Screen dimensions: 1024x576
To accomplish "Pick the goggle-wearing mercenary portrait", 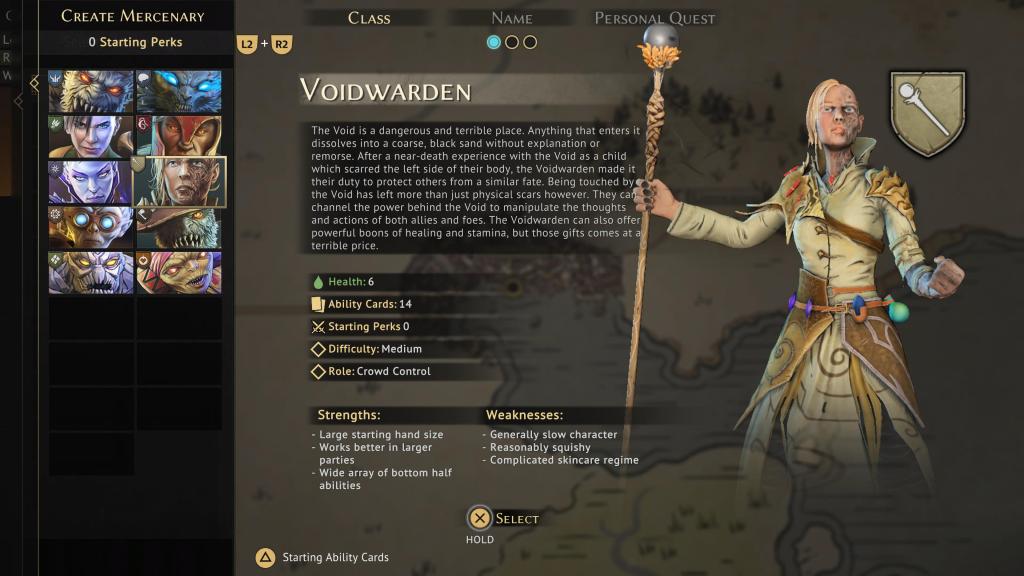I will click(x=91, y=227).
